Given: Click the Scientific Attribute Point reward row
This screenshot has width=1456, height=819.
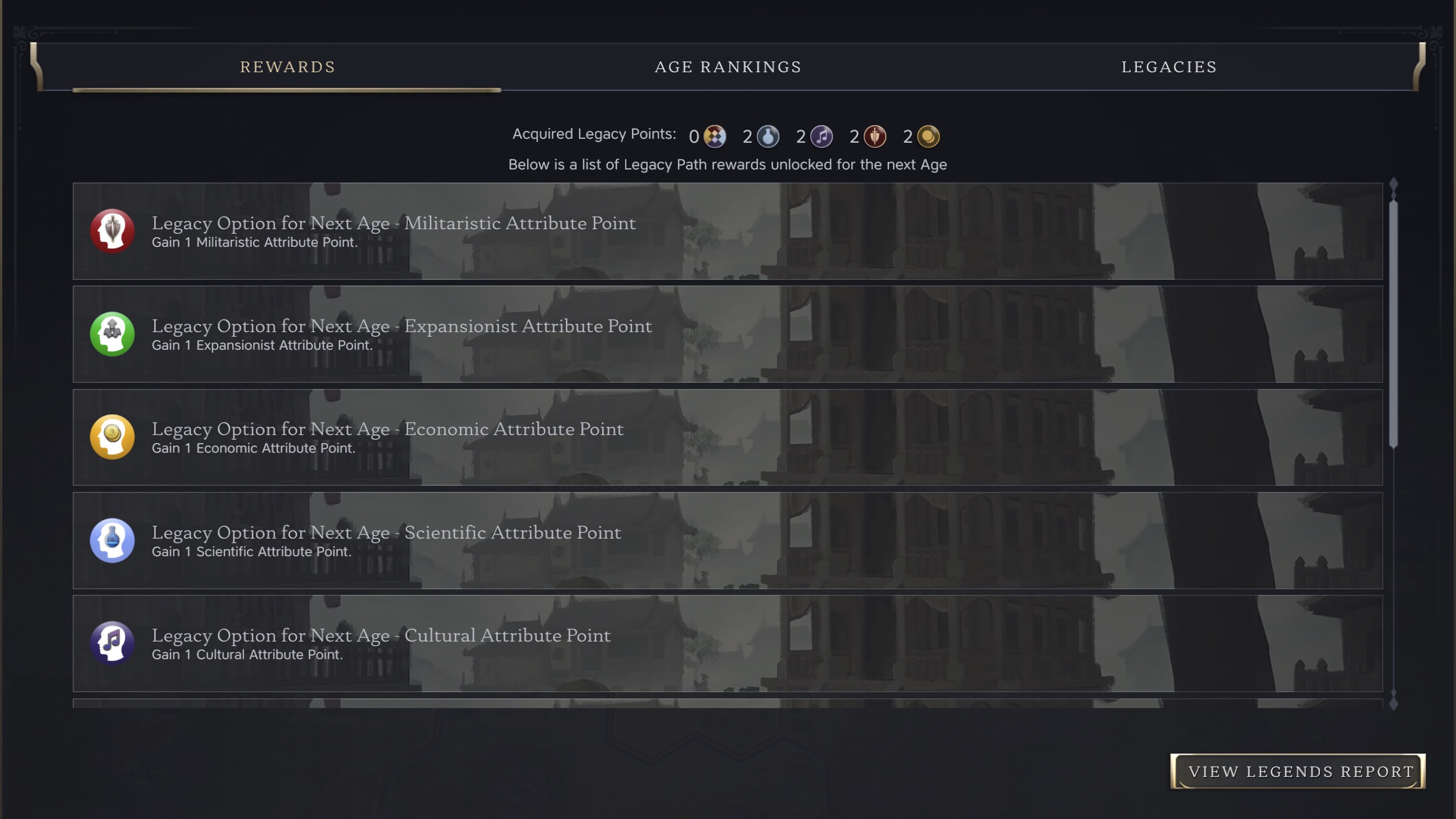Looking at the screenshot, I should [727, 540].
